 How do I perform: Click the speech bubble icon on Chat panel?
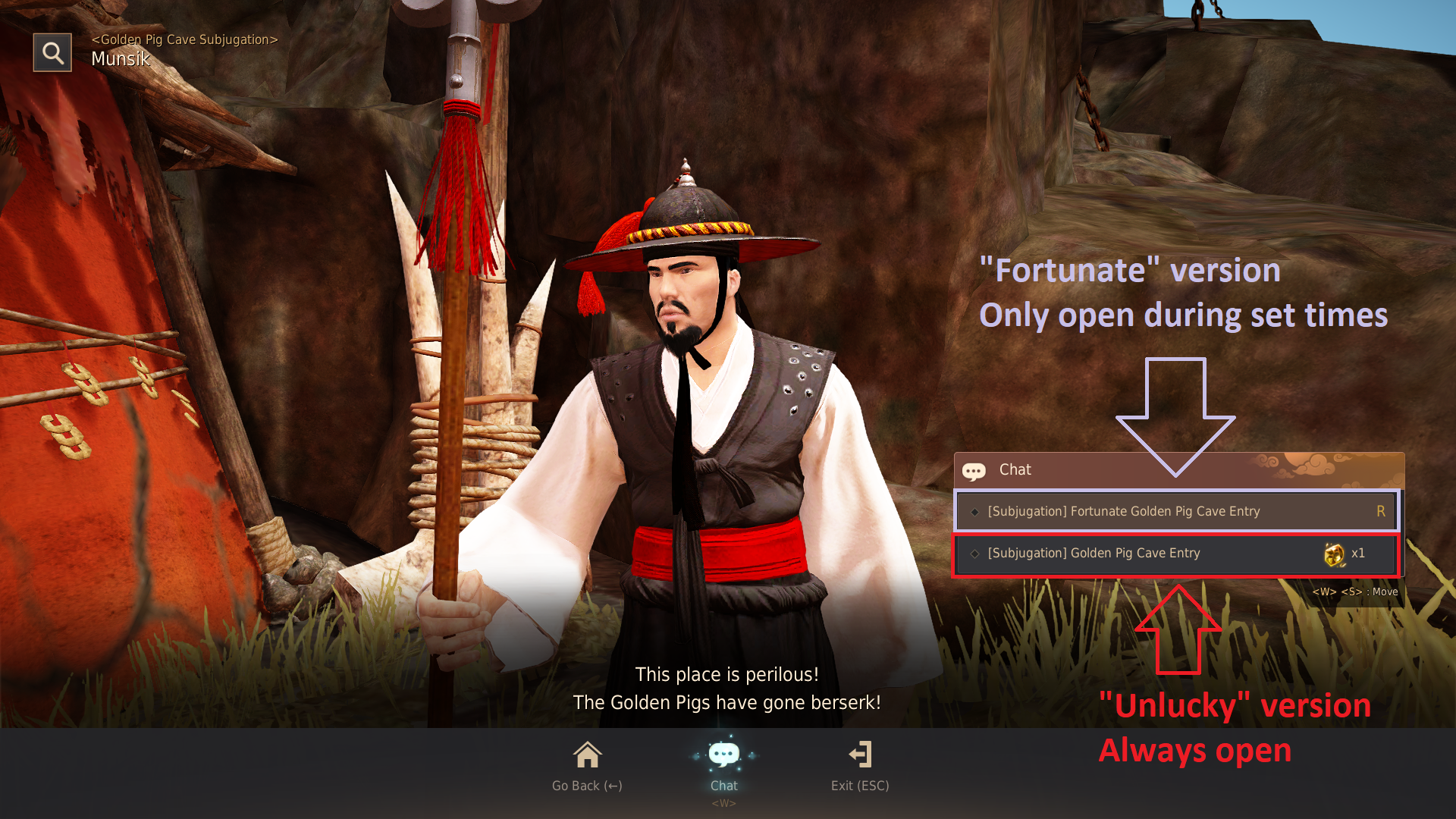click(x=975, y=470)
